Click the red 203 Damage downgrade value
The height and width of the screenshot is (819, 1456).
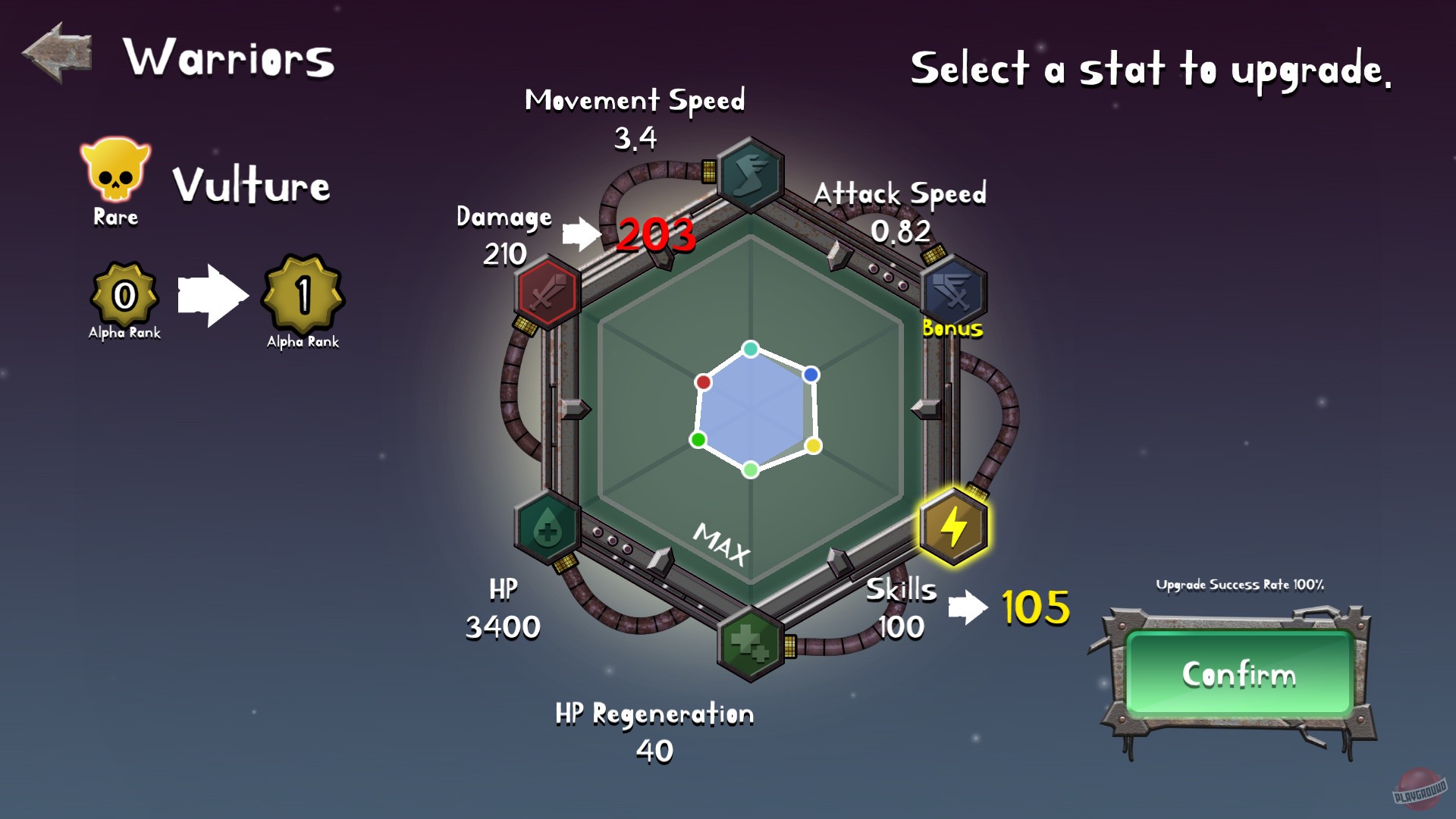pos(655,235)
